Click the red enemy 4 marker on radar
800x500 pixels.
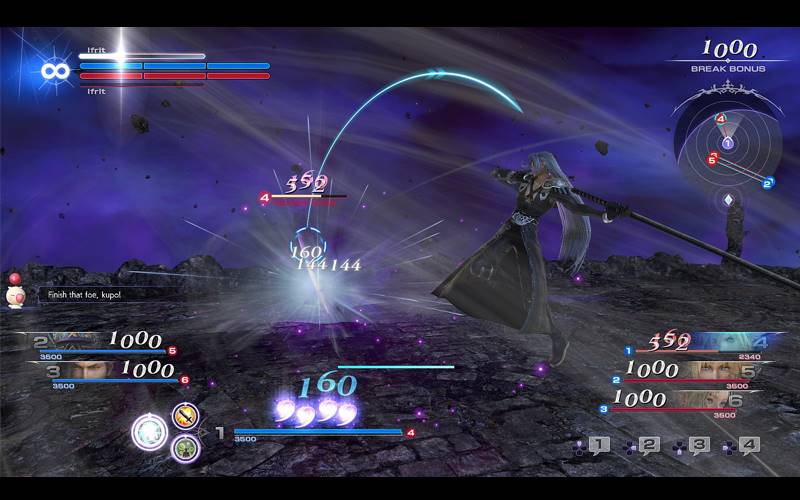[x=721, y=119]
